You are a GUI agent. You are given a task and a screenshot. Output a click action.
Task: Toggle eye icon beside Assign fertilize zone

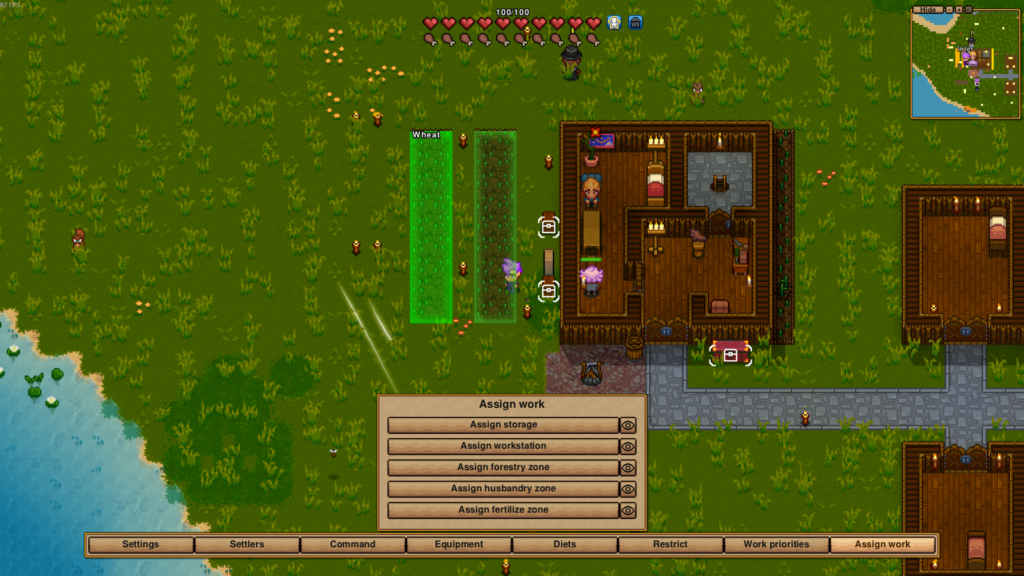(x=628, y=510)
